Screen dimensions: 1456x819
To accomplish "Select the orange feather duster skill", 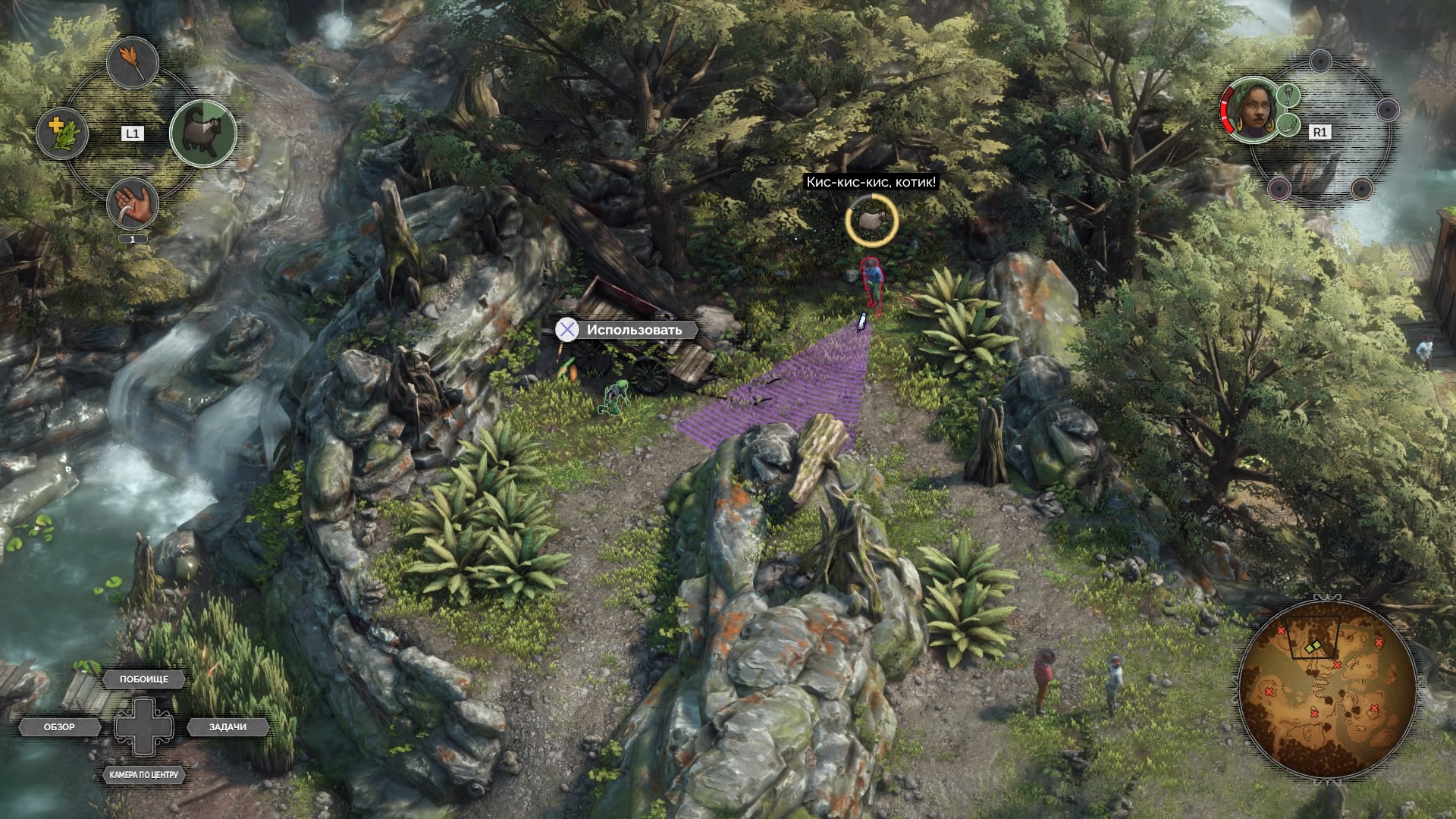I will [133, 64].
